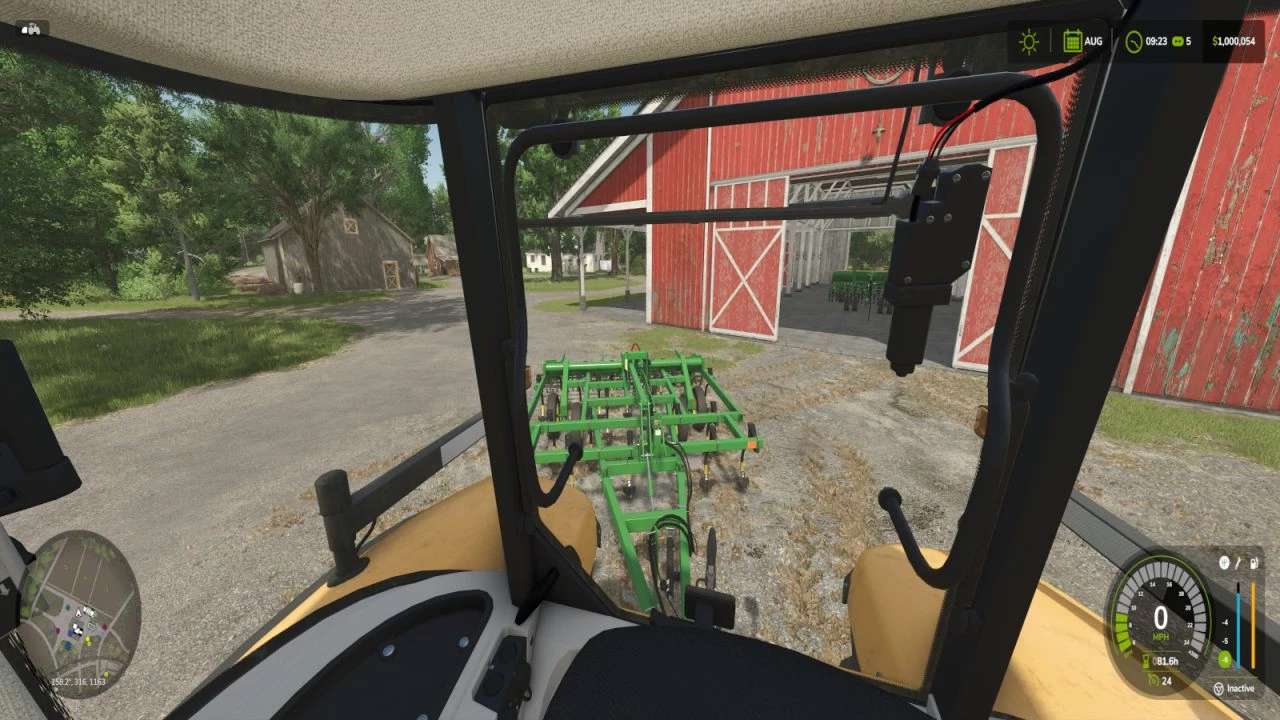1280x720 pixels.
Task: Click the fuel gauge icon next to 81.6h
Action: click(x=1147, y=660)
